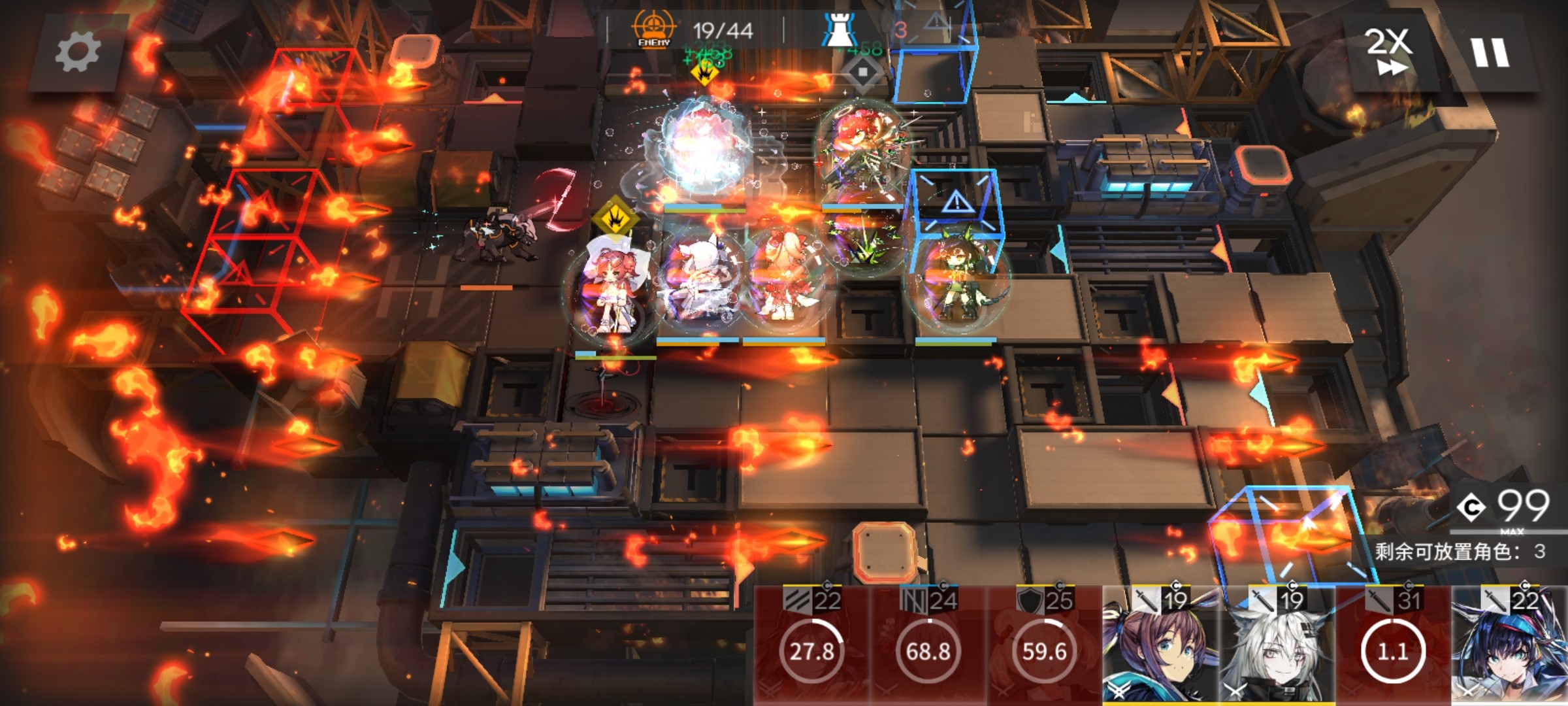Toggle the 2X game speed
Viewport: 1568px width, 706px height.
click(1388, 51)
